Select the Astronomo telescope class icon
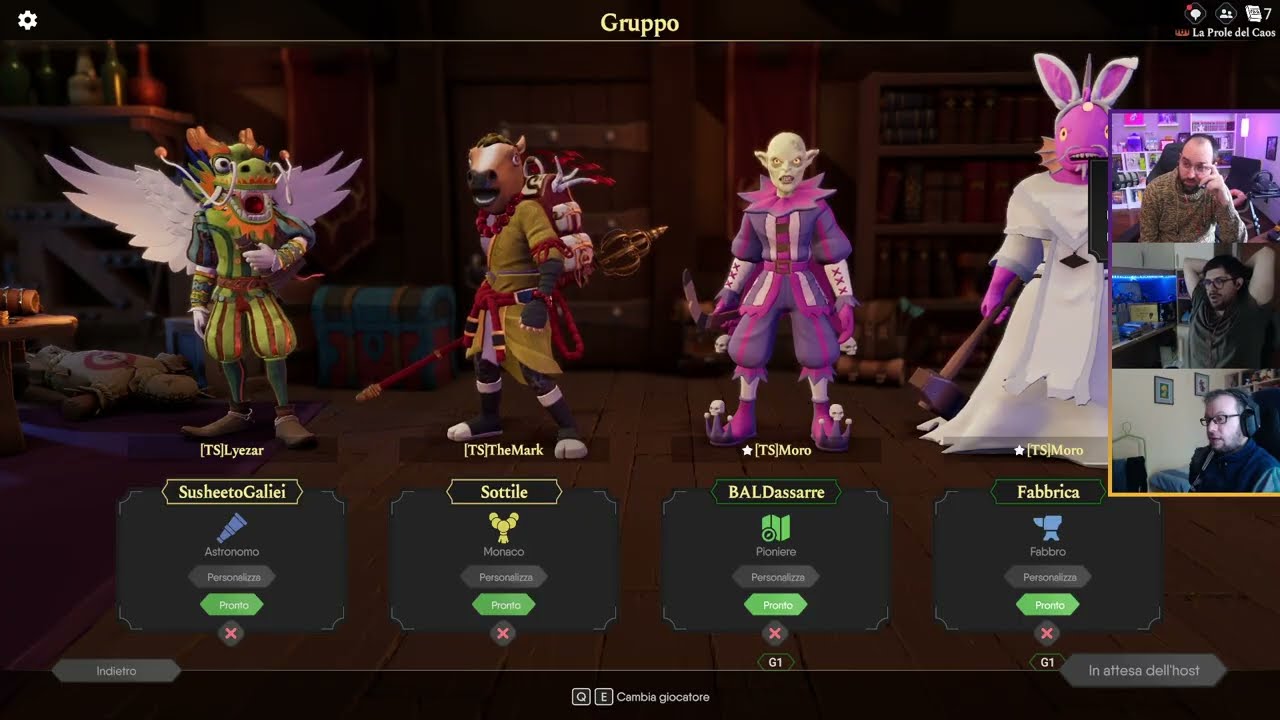Image resolution: width=1280 pixels, height=720 pixels. pyautogui.click(x=232, y=528)
